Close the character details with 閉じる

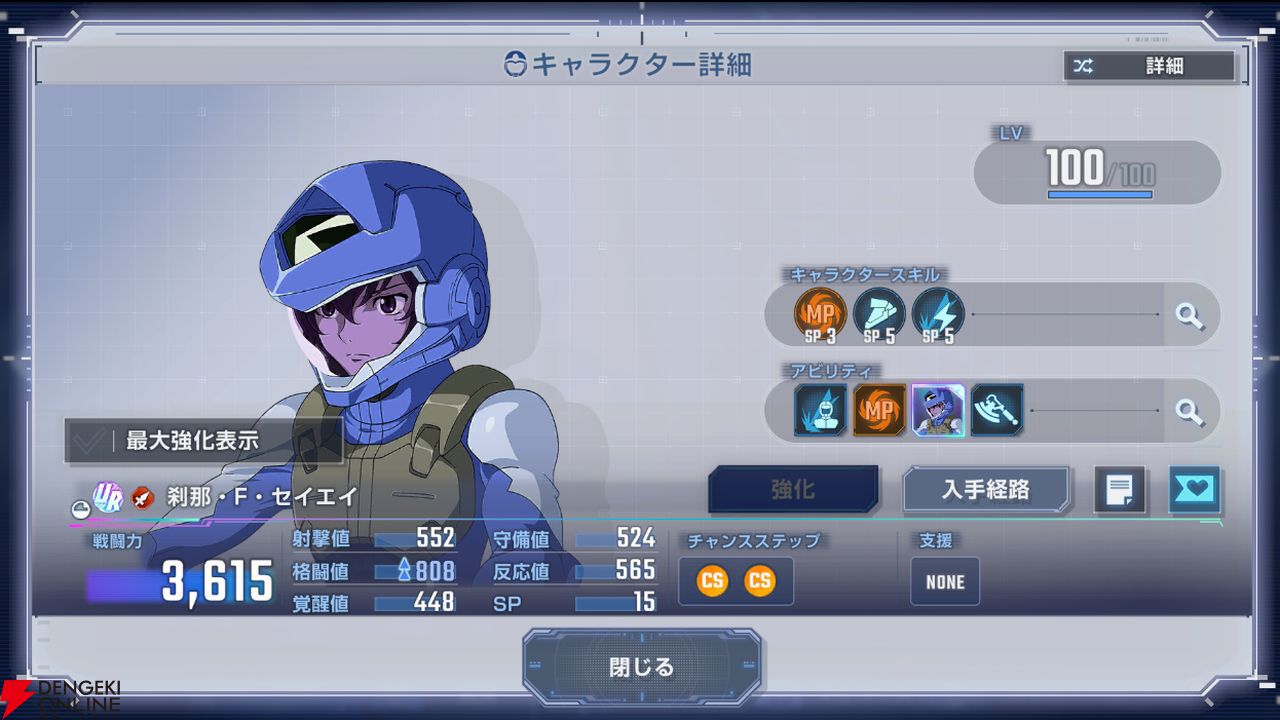tap(641, 667)
